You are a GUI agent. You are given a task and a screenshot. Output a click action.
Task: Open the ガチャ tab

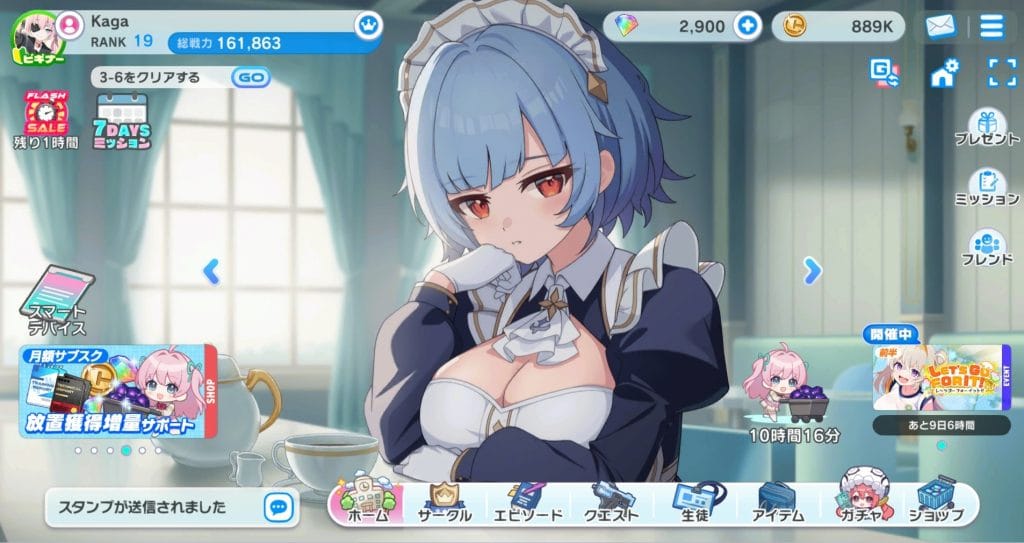tap(860, 503)
